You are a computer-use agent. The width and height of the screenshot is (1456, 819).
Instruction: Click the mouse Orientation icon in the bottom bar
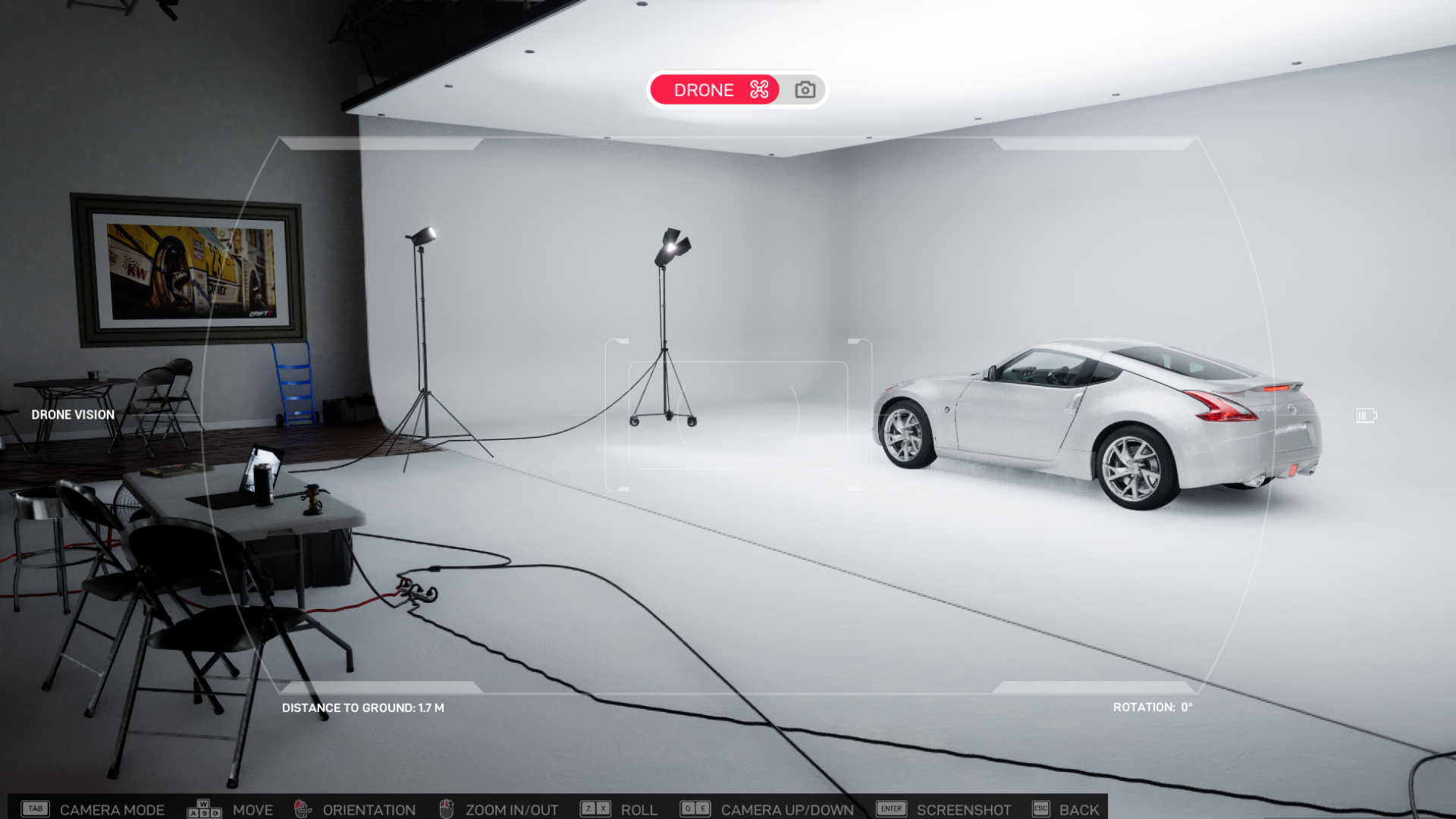[x=303, y=808]
